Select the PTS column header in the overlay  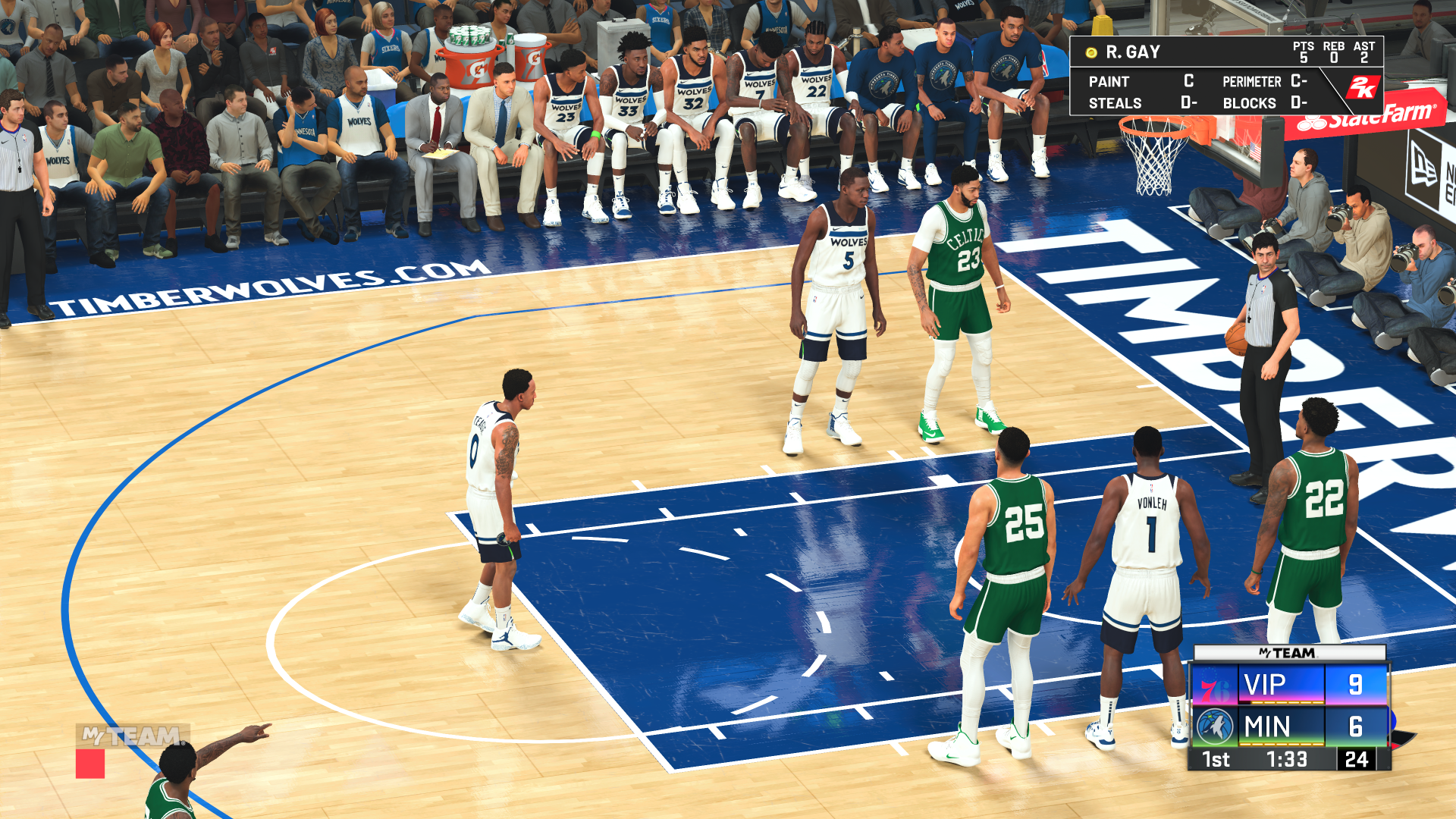[x=1304, y=45]
